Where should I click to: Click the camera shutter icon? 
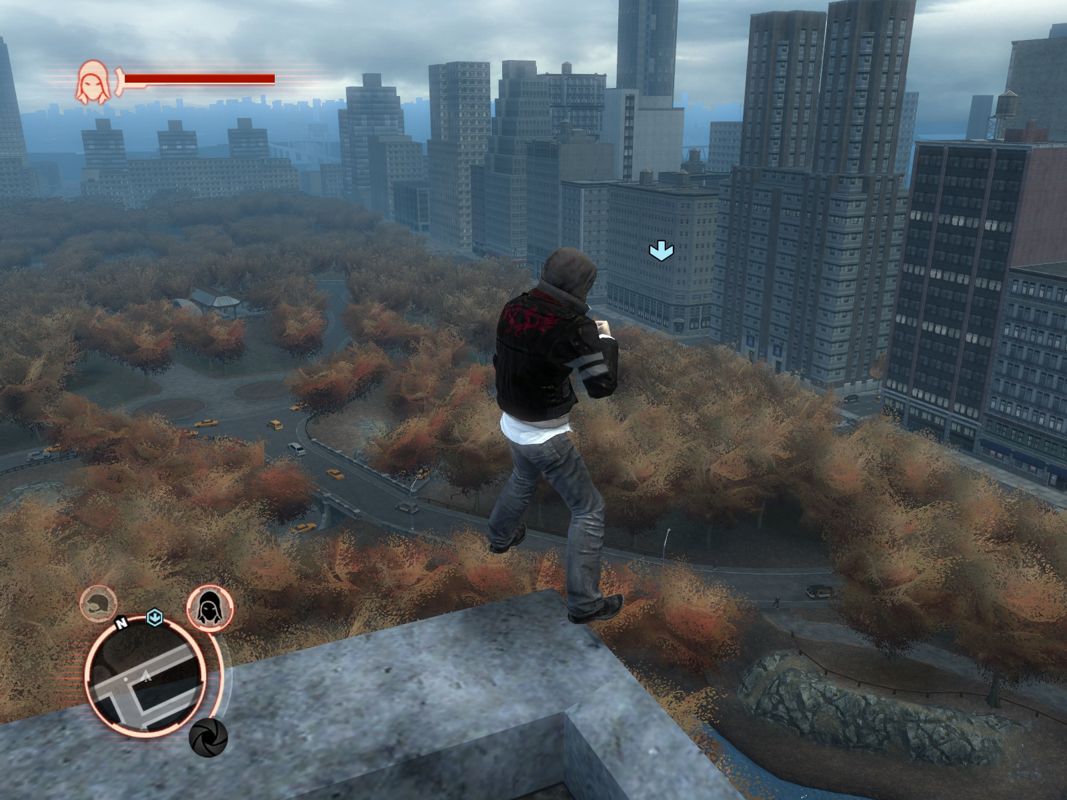[x=208, y=737]
